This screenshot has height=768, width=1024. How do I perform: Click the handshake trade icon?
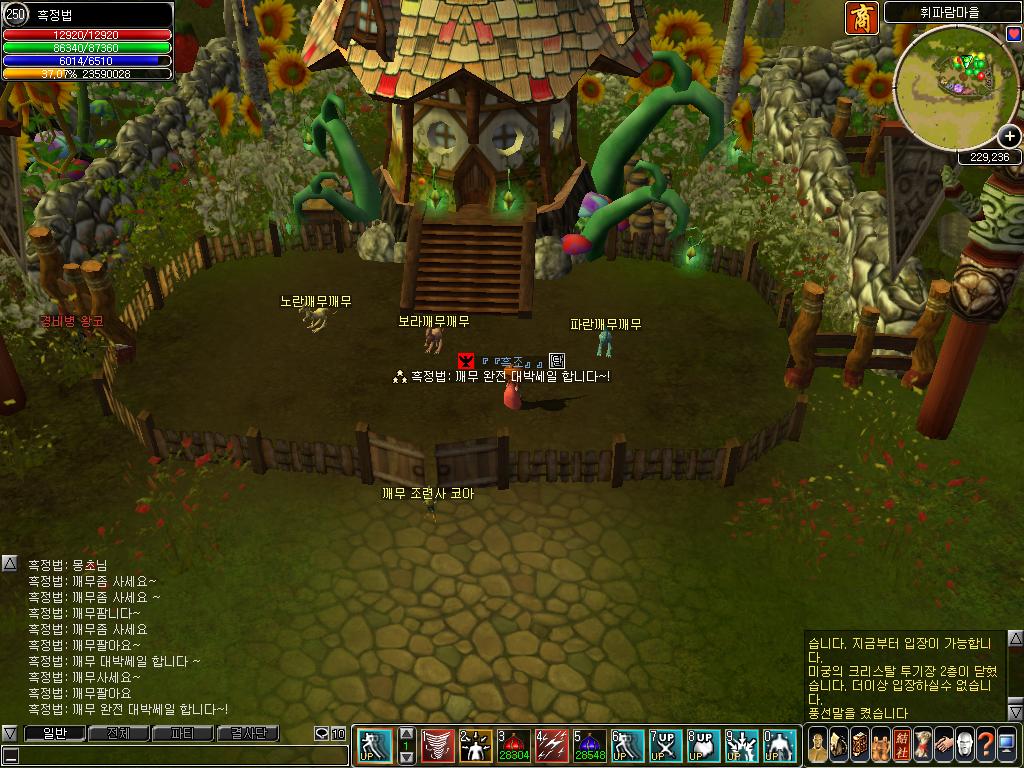pos(943,745)
